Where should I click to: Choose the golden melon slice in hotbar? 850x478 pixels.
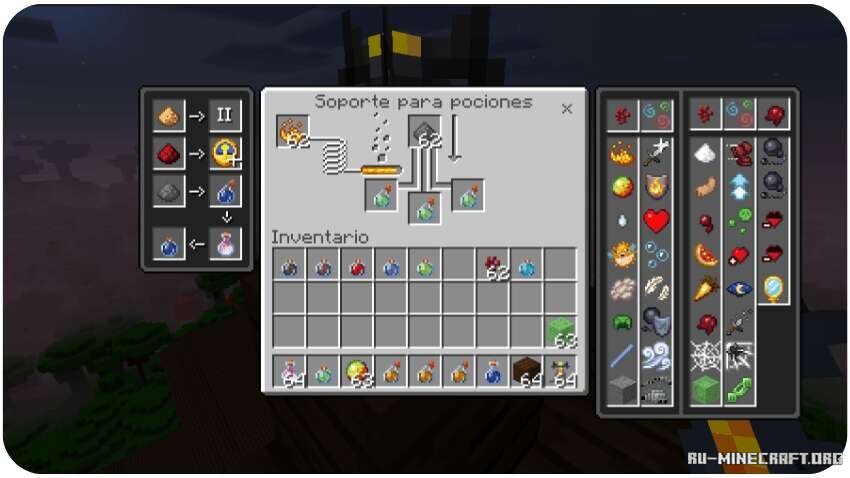(x=356, y=372)
